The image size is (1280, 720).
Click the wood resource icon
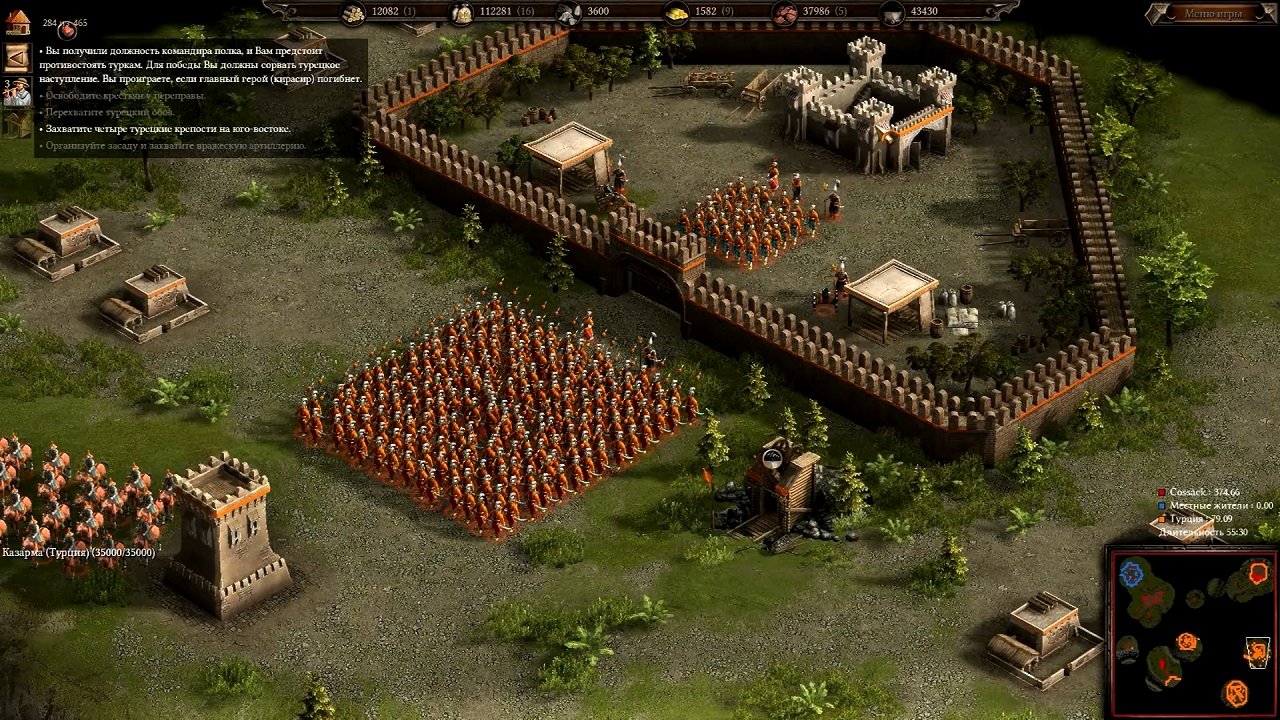tap(355, 12)
